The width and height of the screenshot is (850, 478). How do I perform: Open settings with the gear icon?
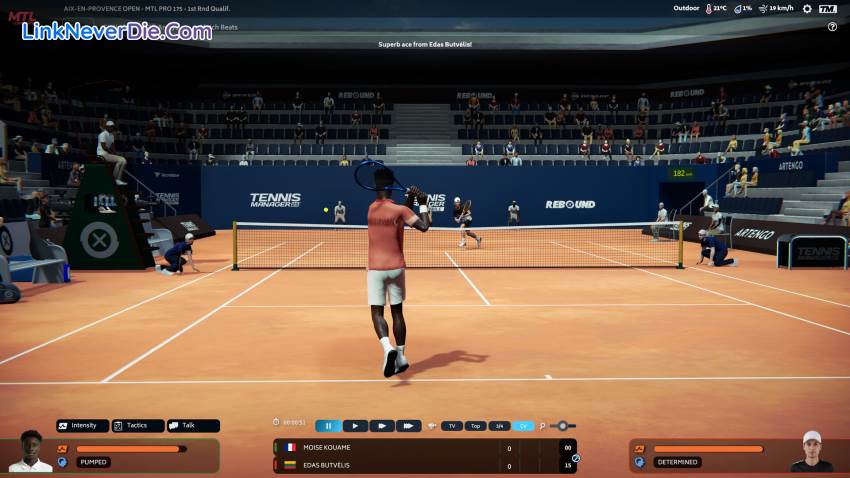coord(807,9)
